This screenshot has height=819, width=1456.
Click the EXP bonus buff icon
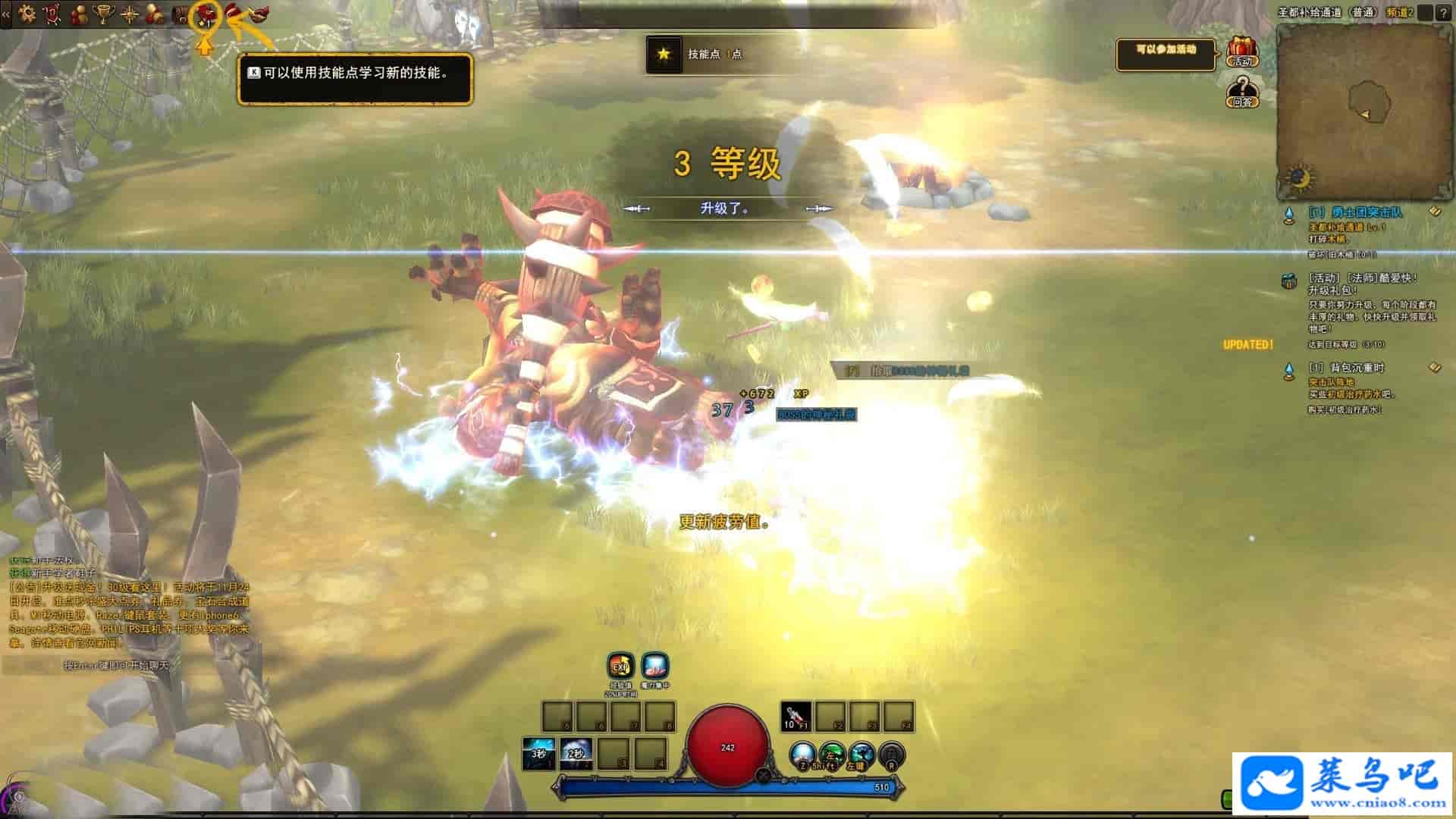620,667
